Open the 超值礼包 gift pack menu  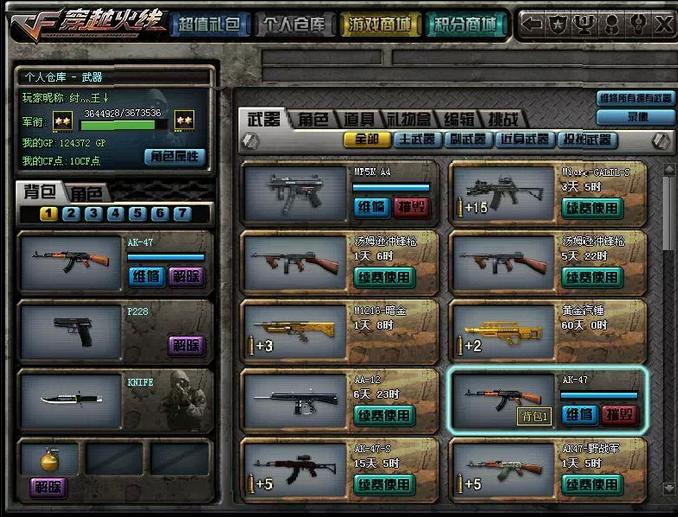(x=210, y=24)
